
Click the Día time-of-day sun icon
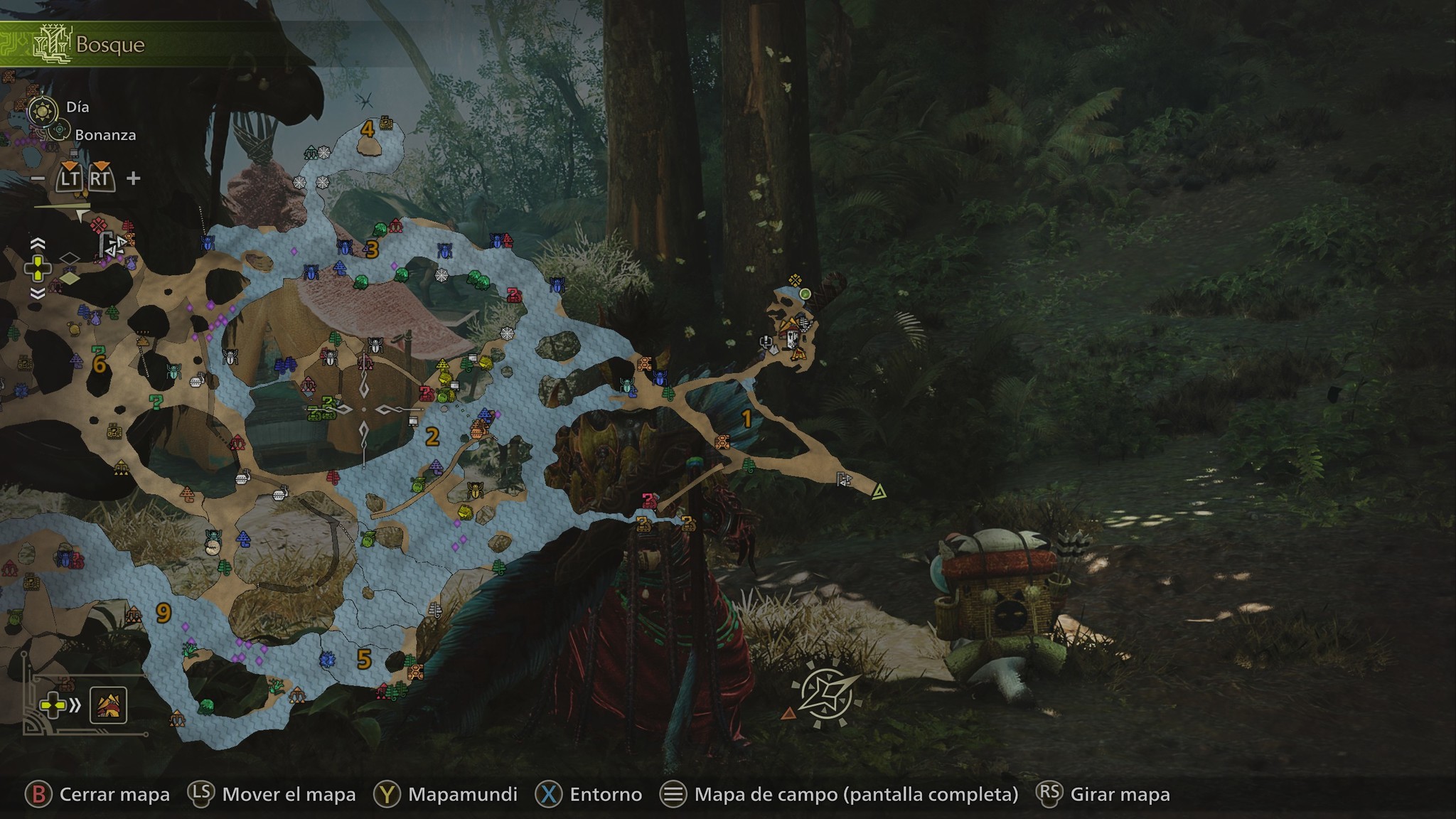pyautogui.click(x=44, y=110)
